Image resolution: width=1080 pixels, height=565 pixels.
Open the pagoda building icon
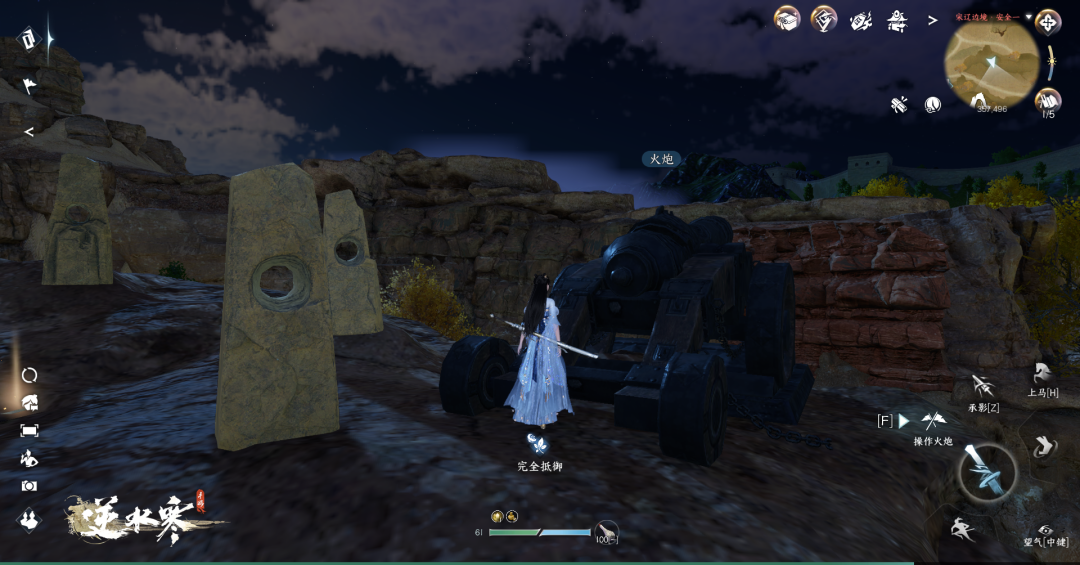tap(897, 19)
